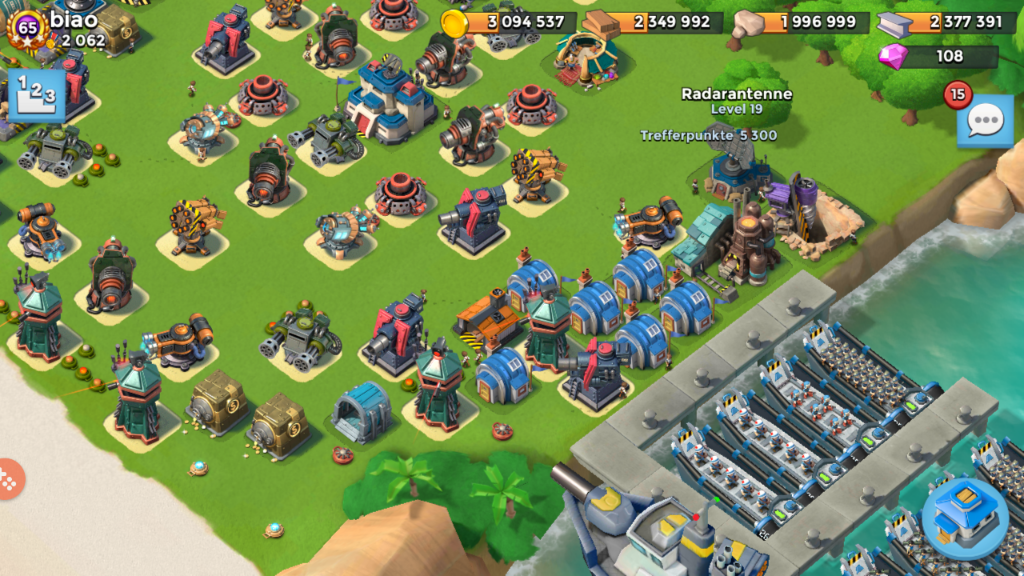Image resolution: width=1024 pixels, height=576 pixels.
Task: Open the leaderboard podium button
Action: point(36,94)
